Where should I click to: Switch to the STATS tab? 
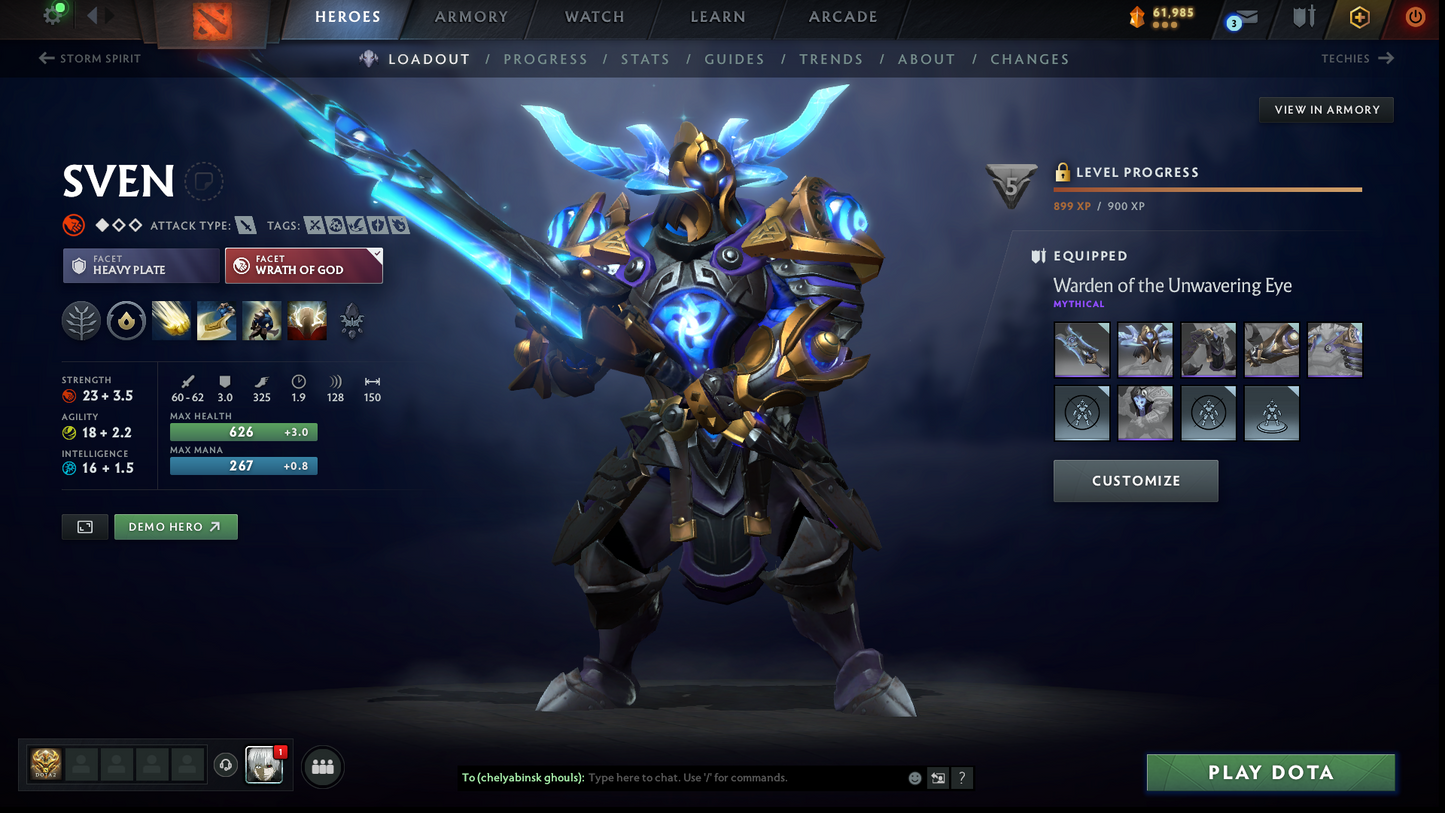[645, 59]
